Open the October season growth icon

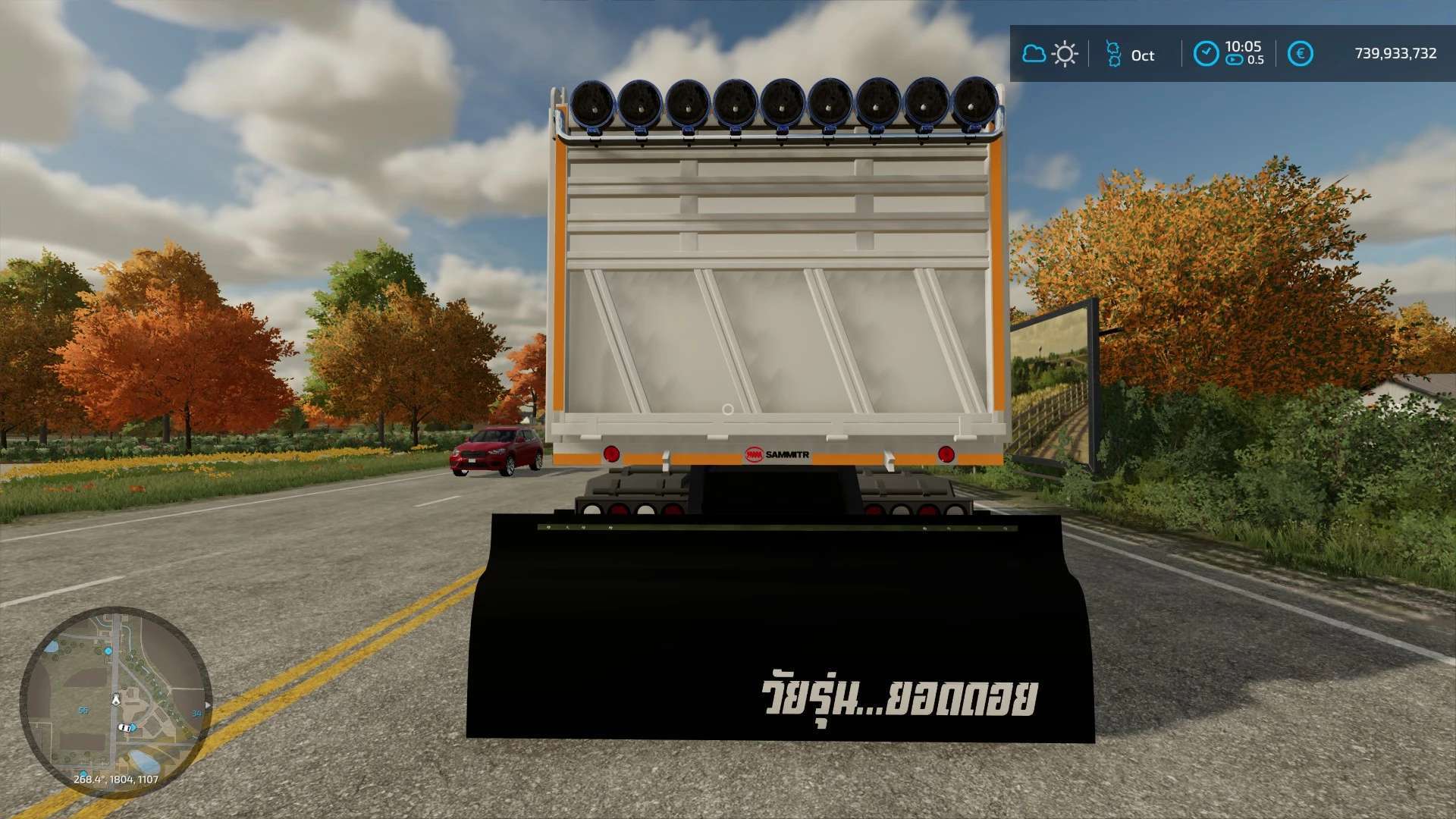click(x=1113, y=54)
